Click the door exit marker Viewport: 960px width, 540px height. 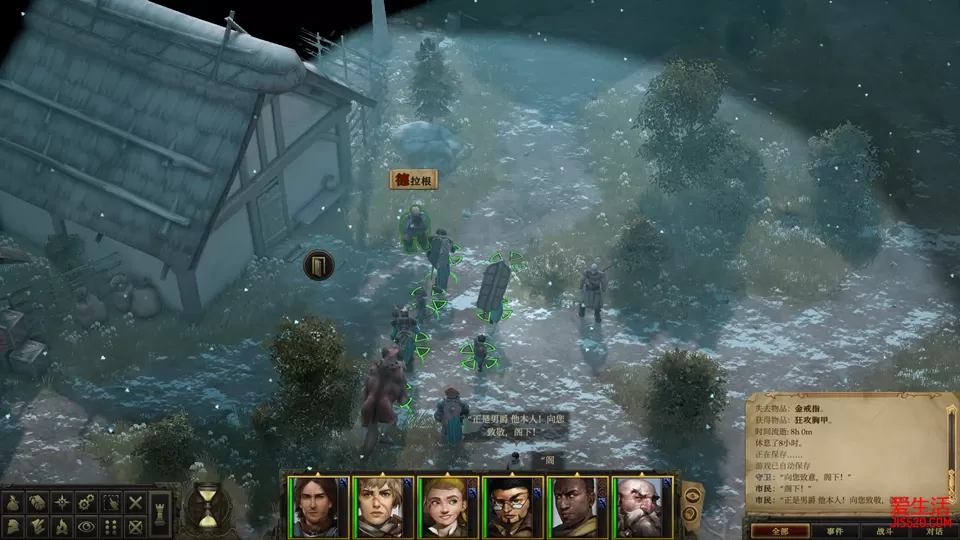[x=318, y=265]
